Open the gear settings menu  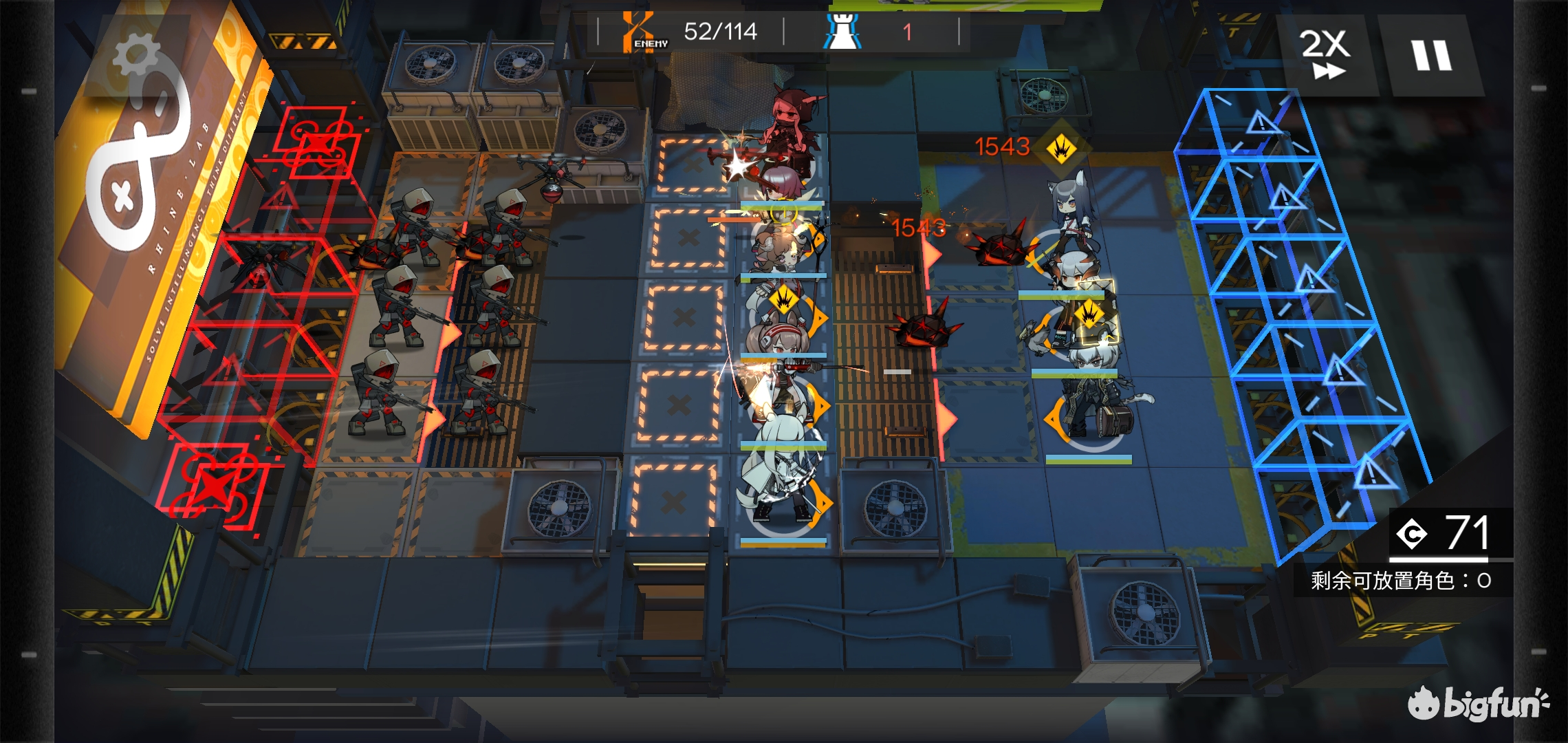tap(135, 56)
